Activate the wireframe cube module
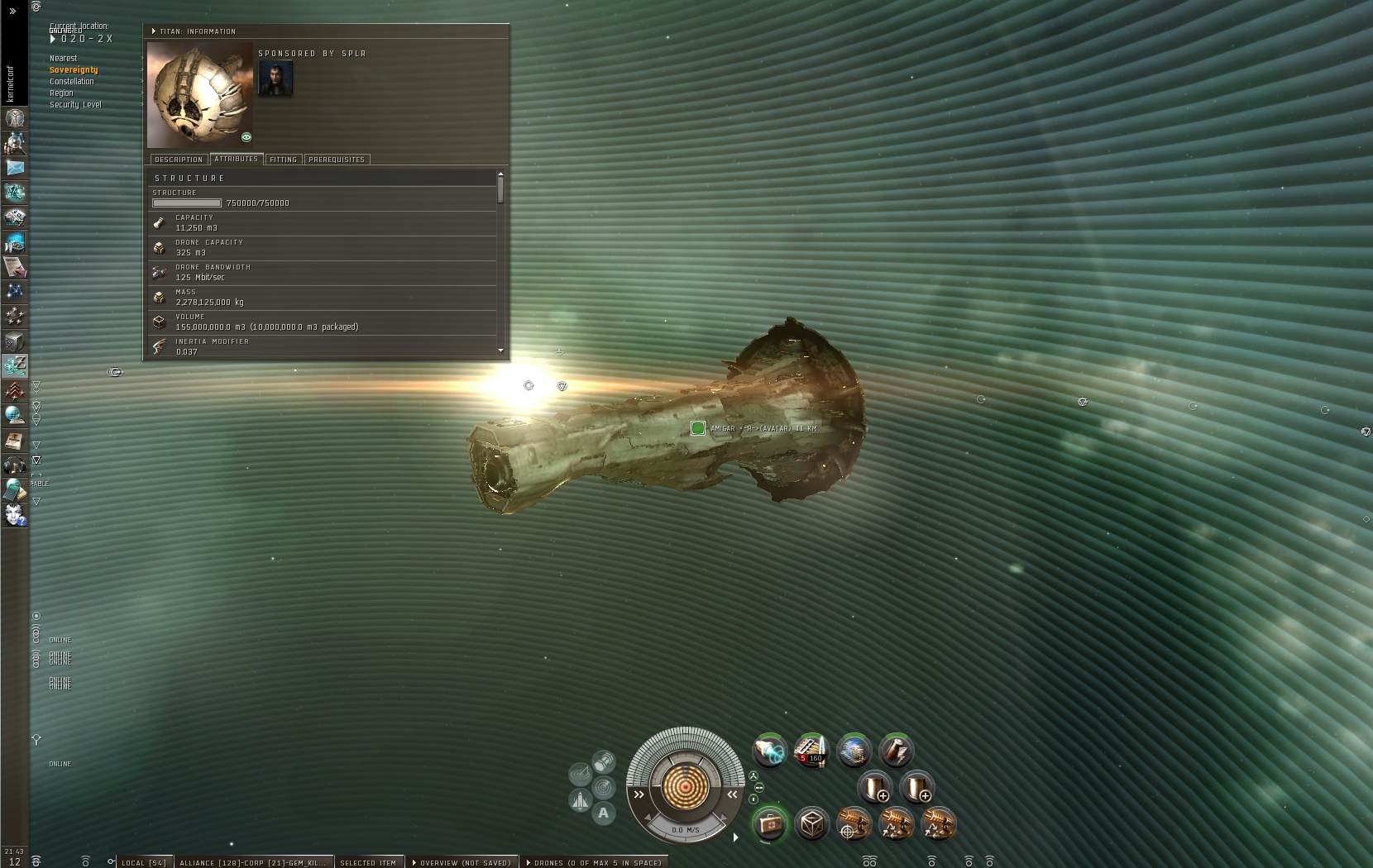 coord(812,824)
